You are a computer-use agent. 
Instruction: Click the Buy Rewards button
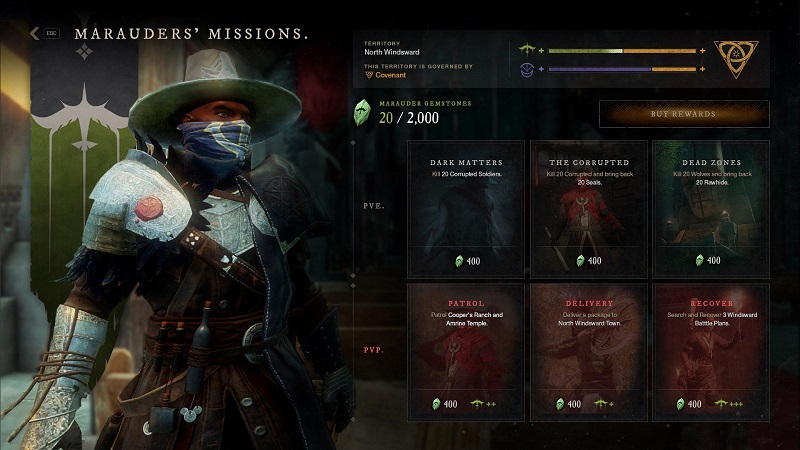(x=684, y=114)
